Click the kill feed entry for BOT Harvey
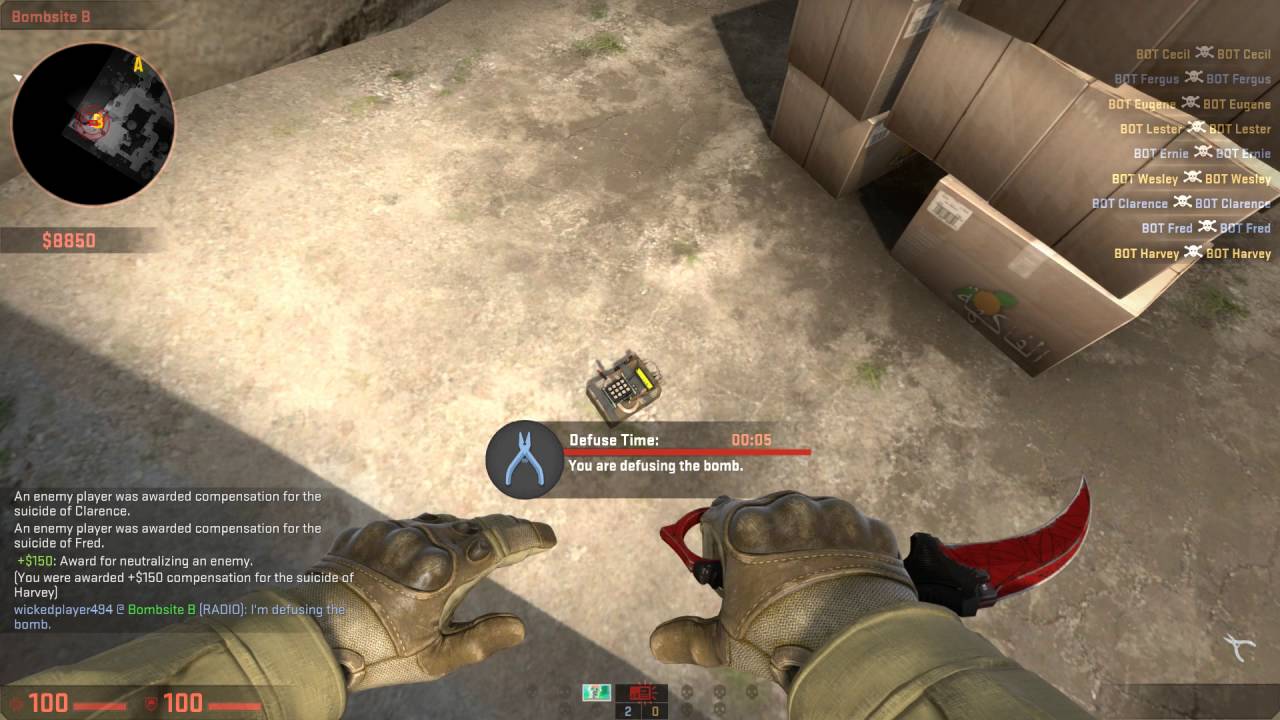The height and width of the screenshot is (720, 1280). tap(1192, 253)
